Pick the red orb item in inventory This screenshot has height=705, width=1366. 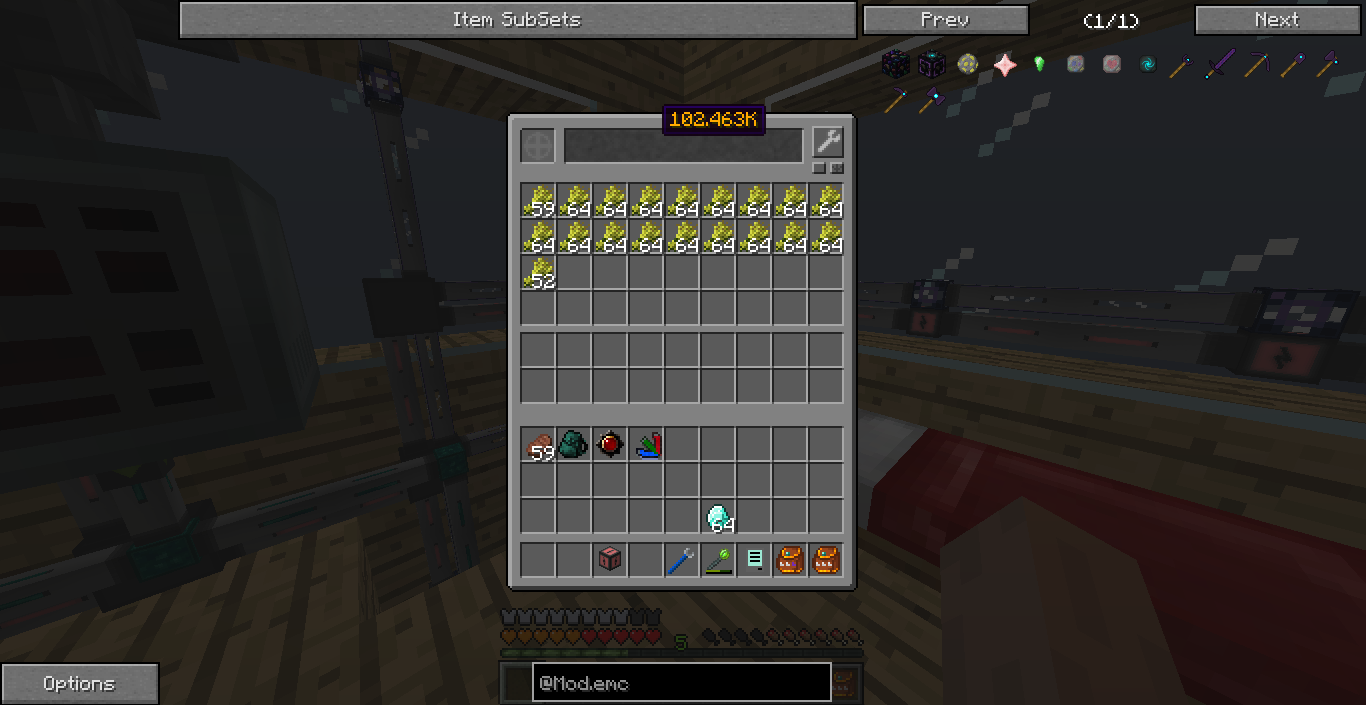611,445
